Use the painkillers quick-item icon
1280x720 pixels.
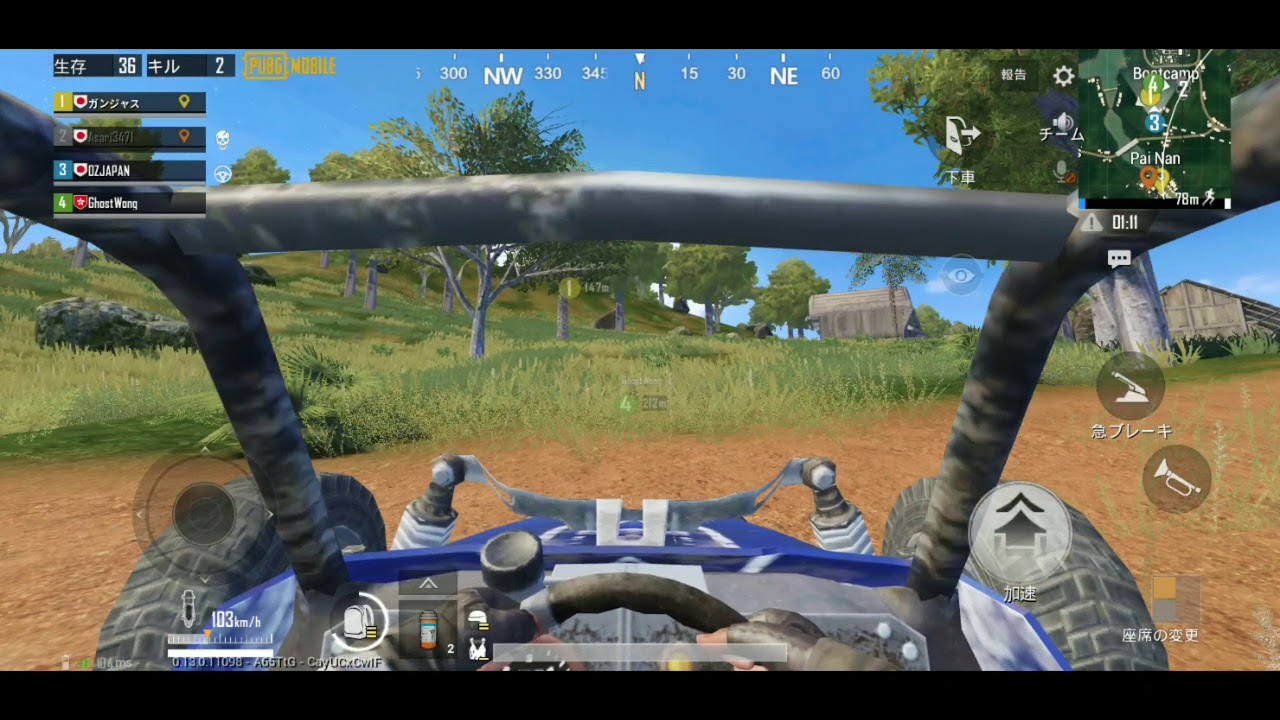coord(428,630)
